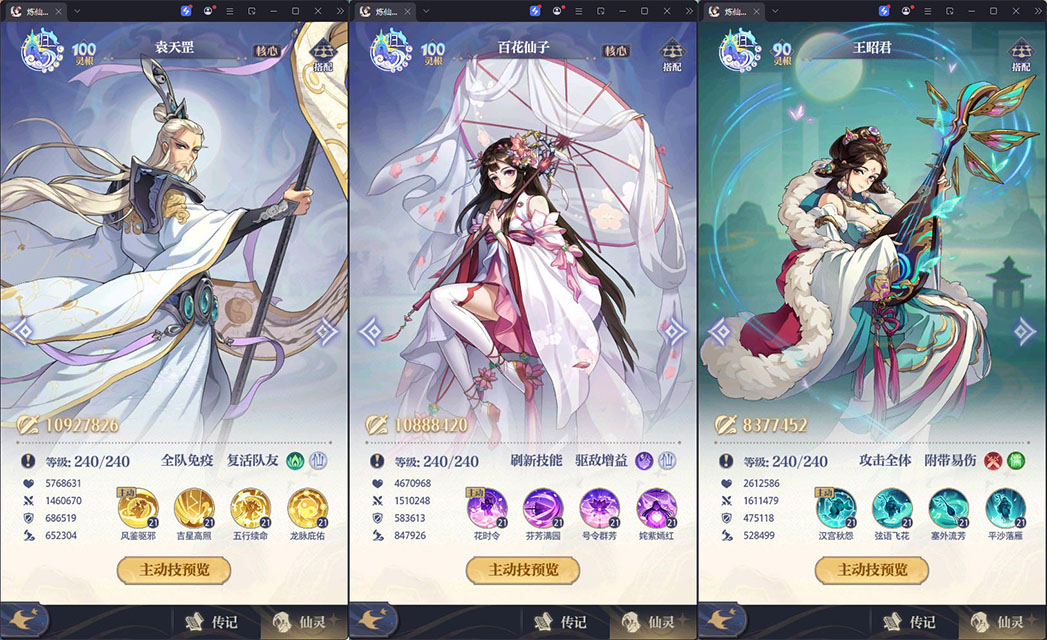Select the 弦语飞花 skill icon

tap(892, 509)
